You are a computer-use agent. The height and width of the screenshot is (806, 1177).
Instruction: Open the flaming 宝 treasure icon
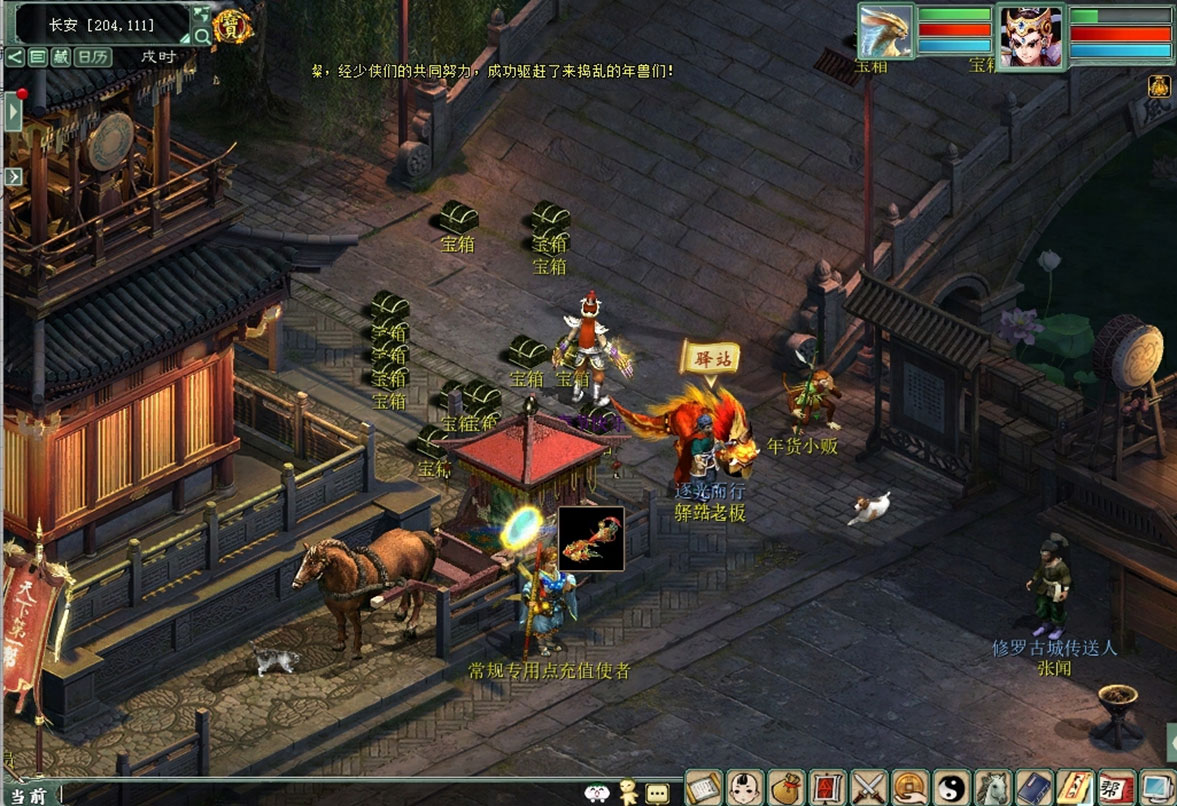[232, 27]
